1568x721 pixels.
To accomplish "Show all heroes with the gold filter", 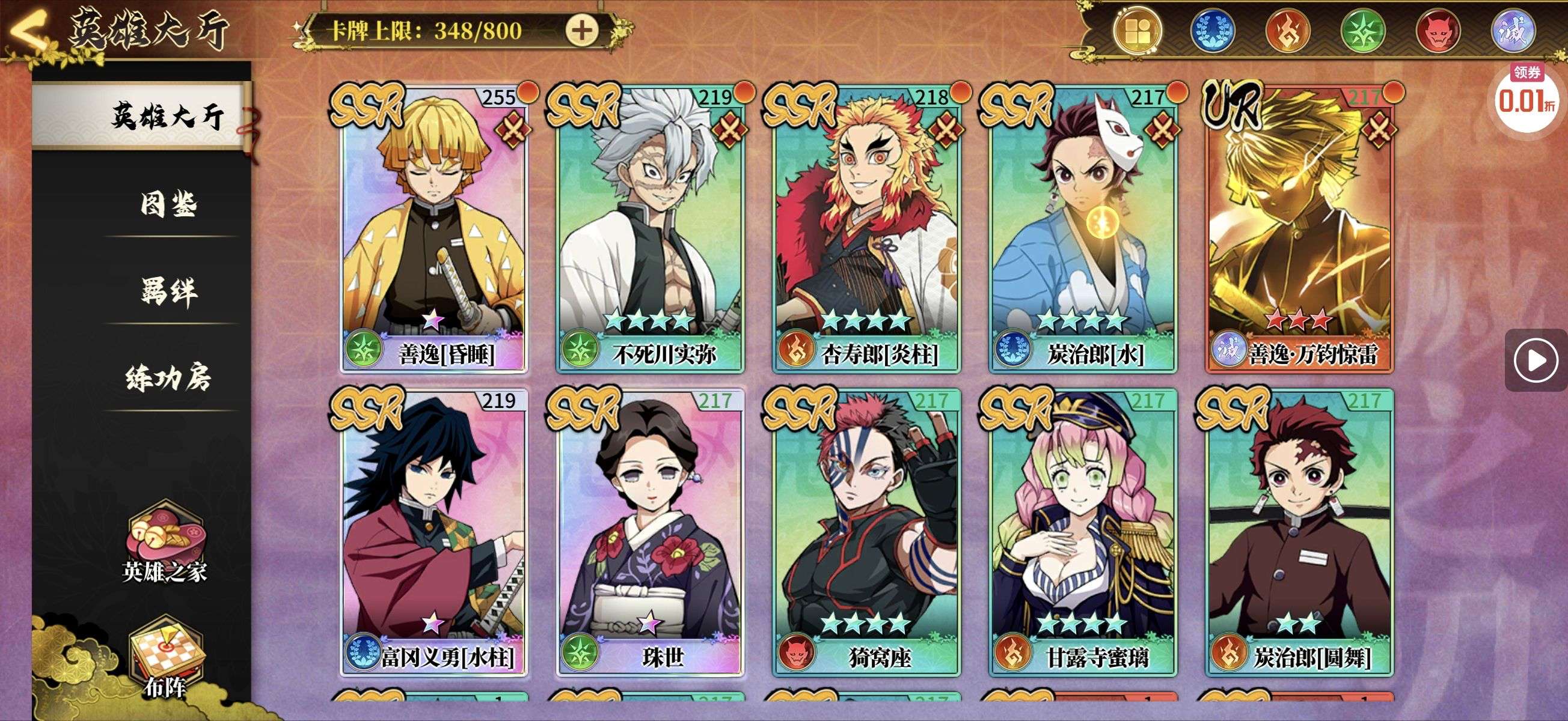I will 1137,31.
